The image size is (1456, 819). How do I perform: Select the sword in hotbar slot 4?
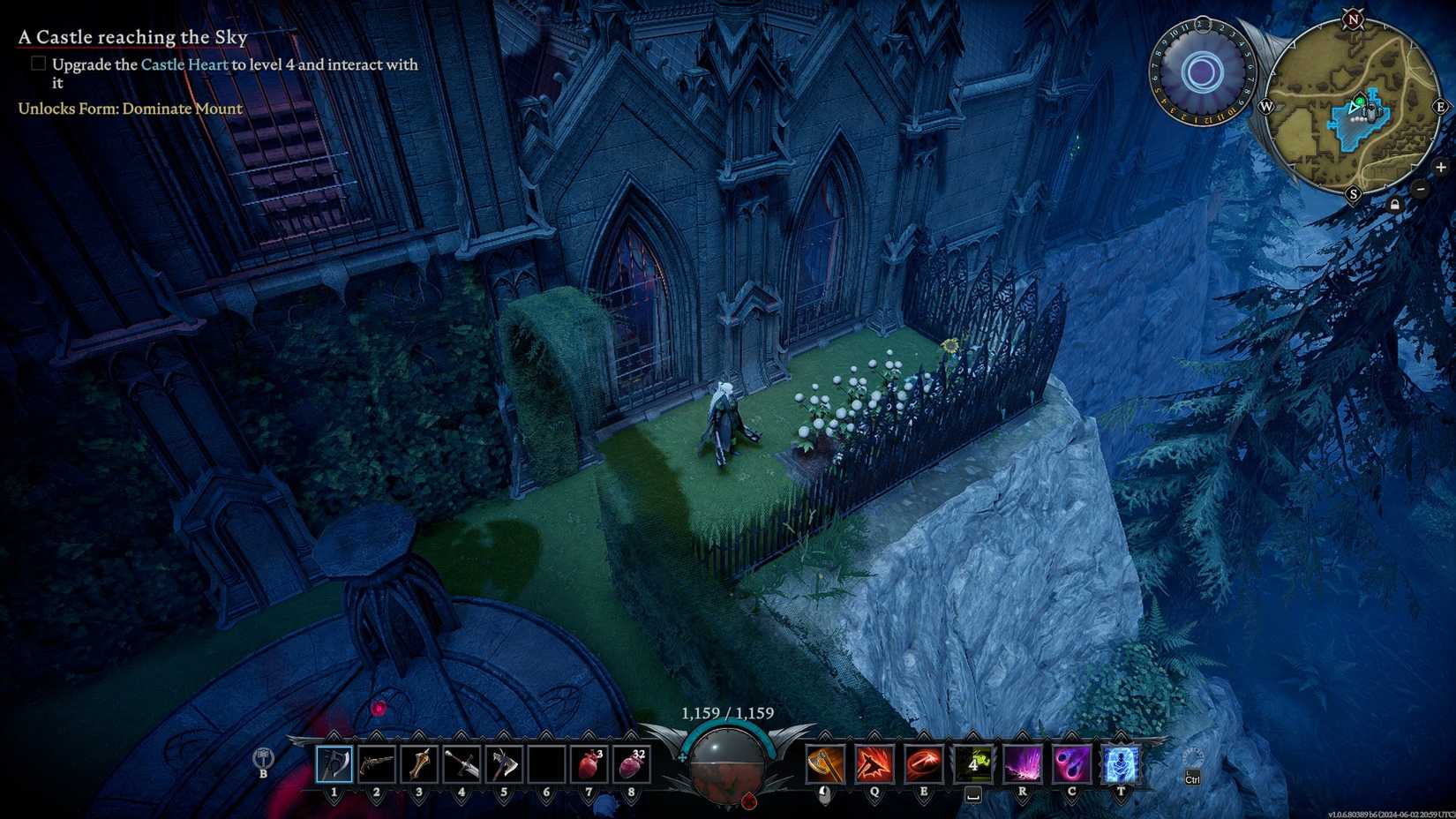(460, 764)
